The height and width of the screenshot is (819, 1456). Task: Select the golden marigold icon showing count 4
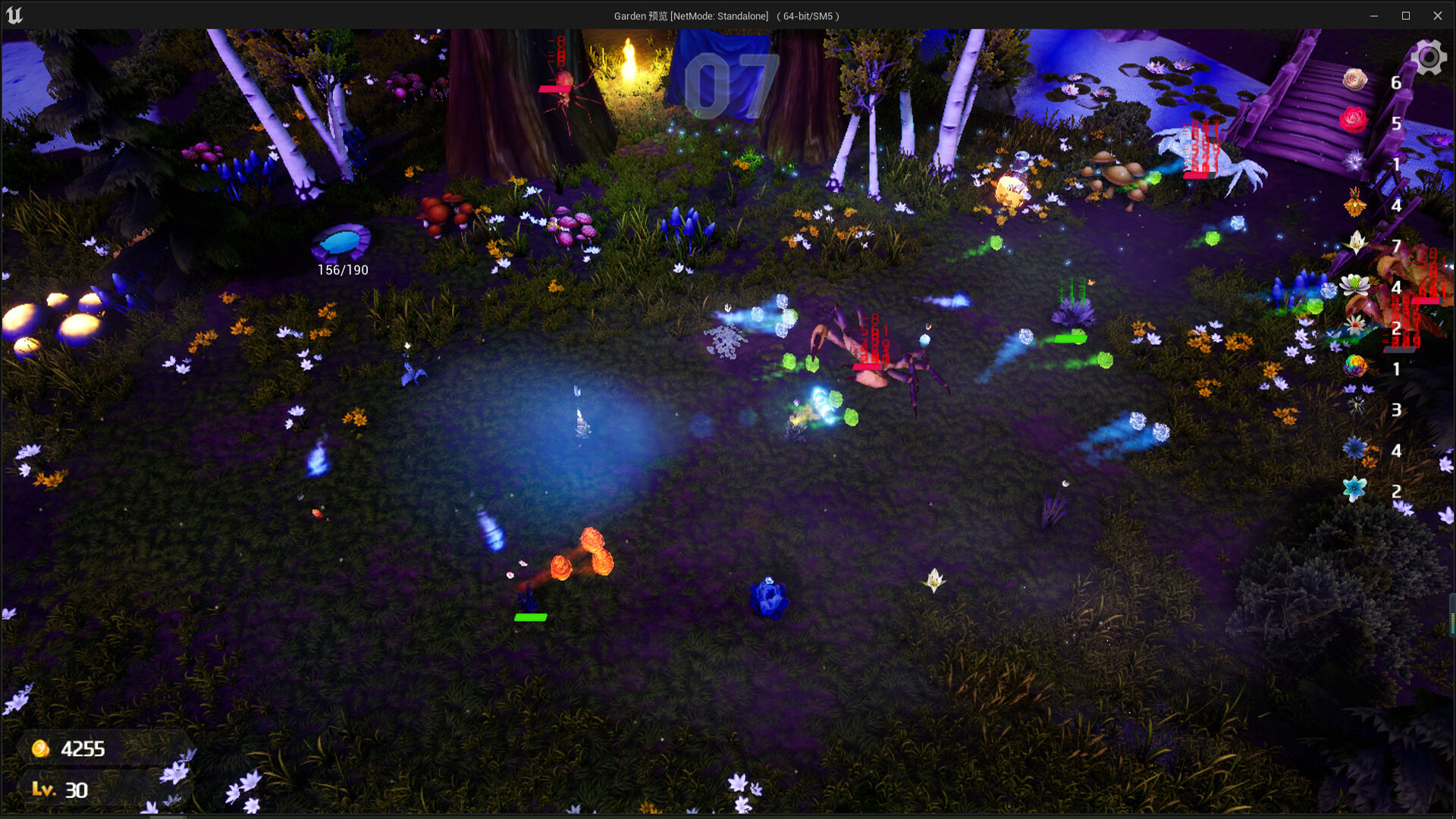pyautogui.click(x=1354, y=202)
